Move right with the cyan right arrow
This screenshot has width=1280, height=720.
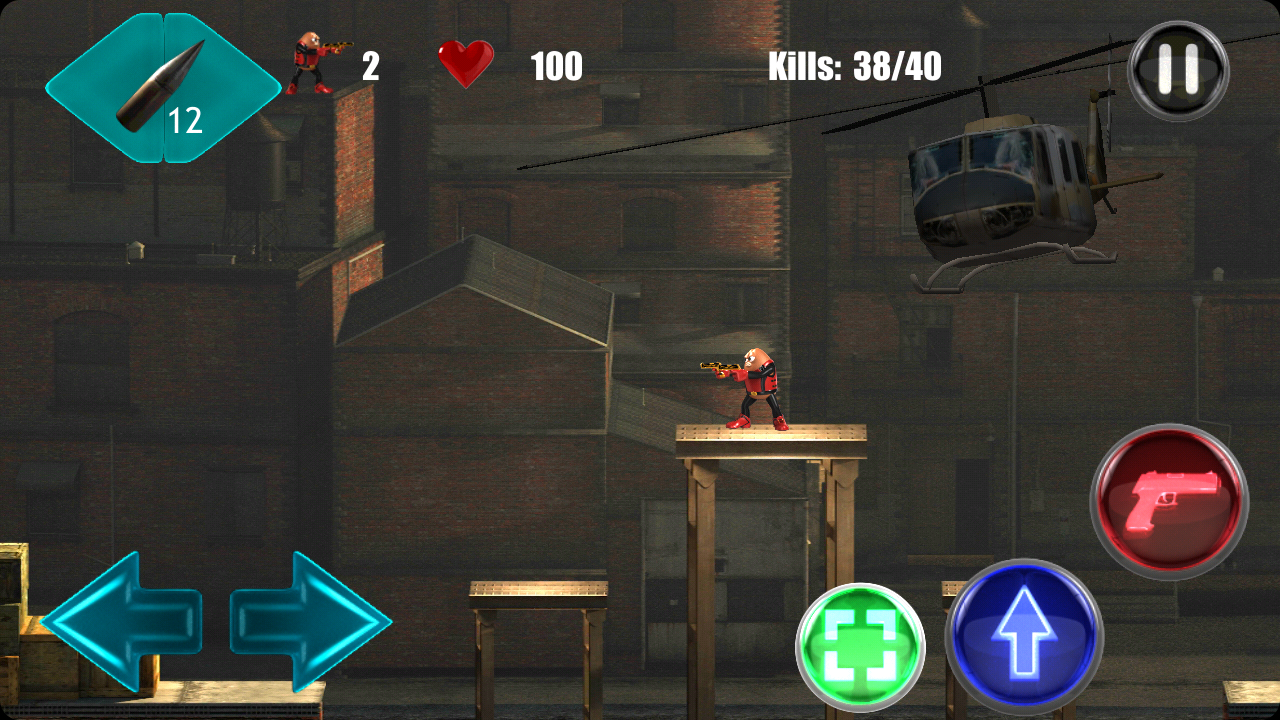pos(311,621)
